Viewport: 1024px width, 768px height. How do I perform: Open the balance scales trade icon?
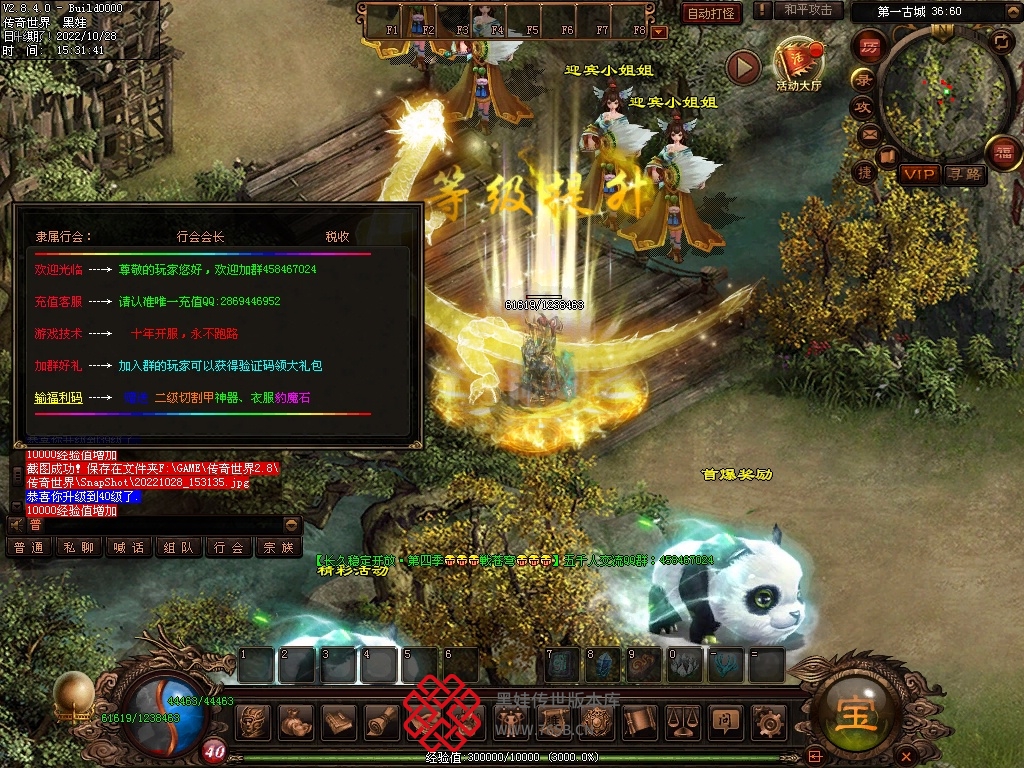682,720
